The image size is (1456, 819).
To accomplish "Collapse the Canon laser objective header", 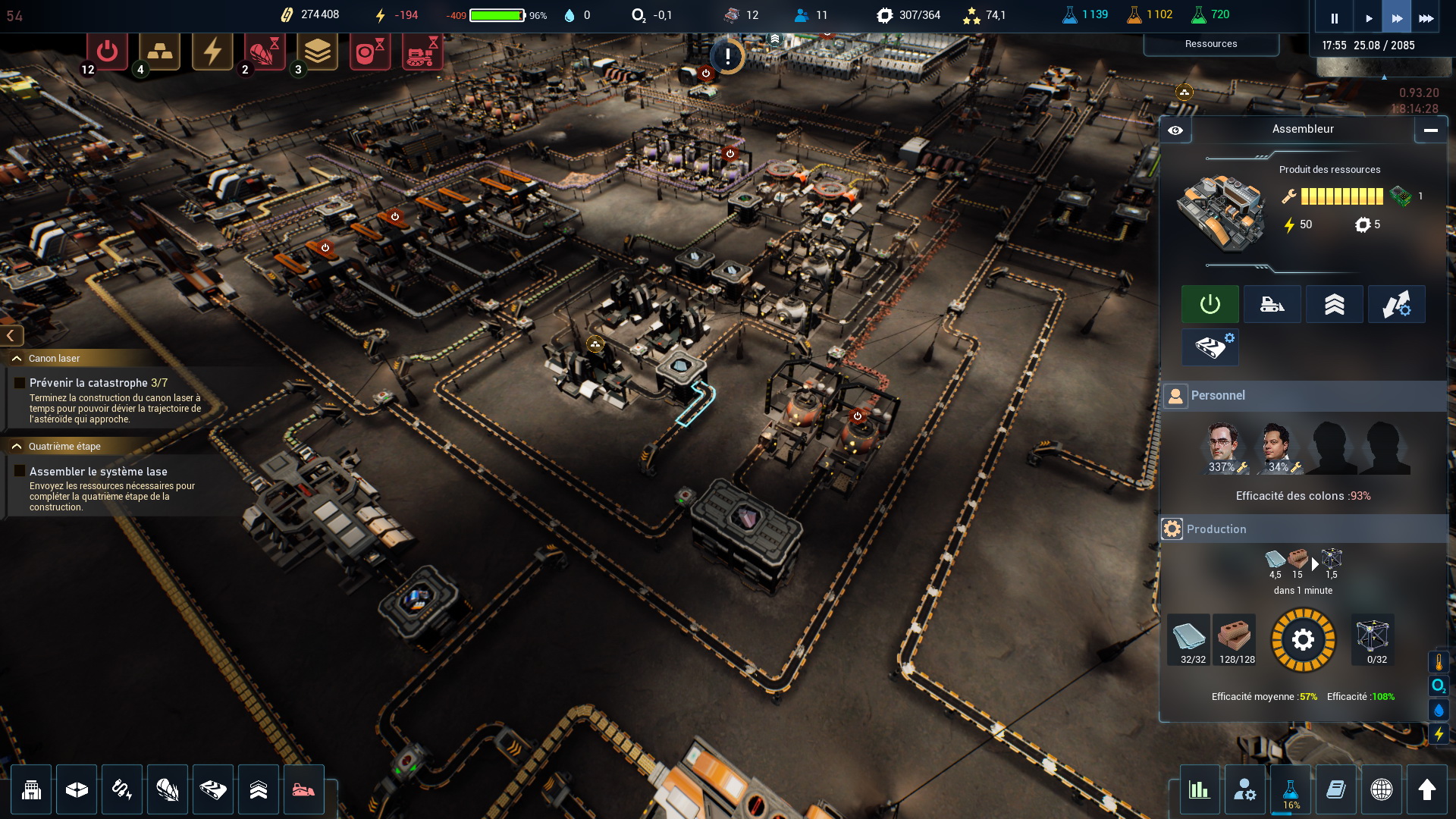I will point(17,359).
